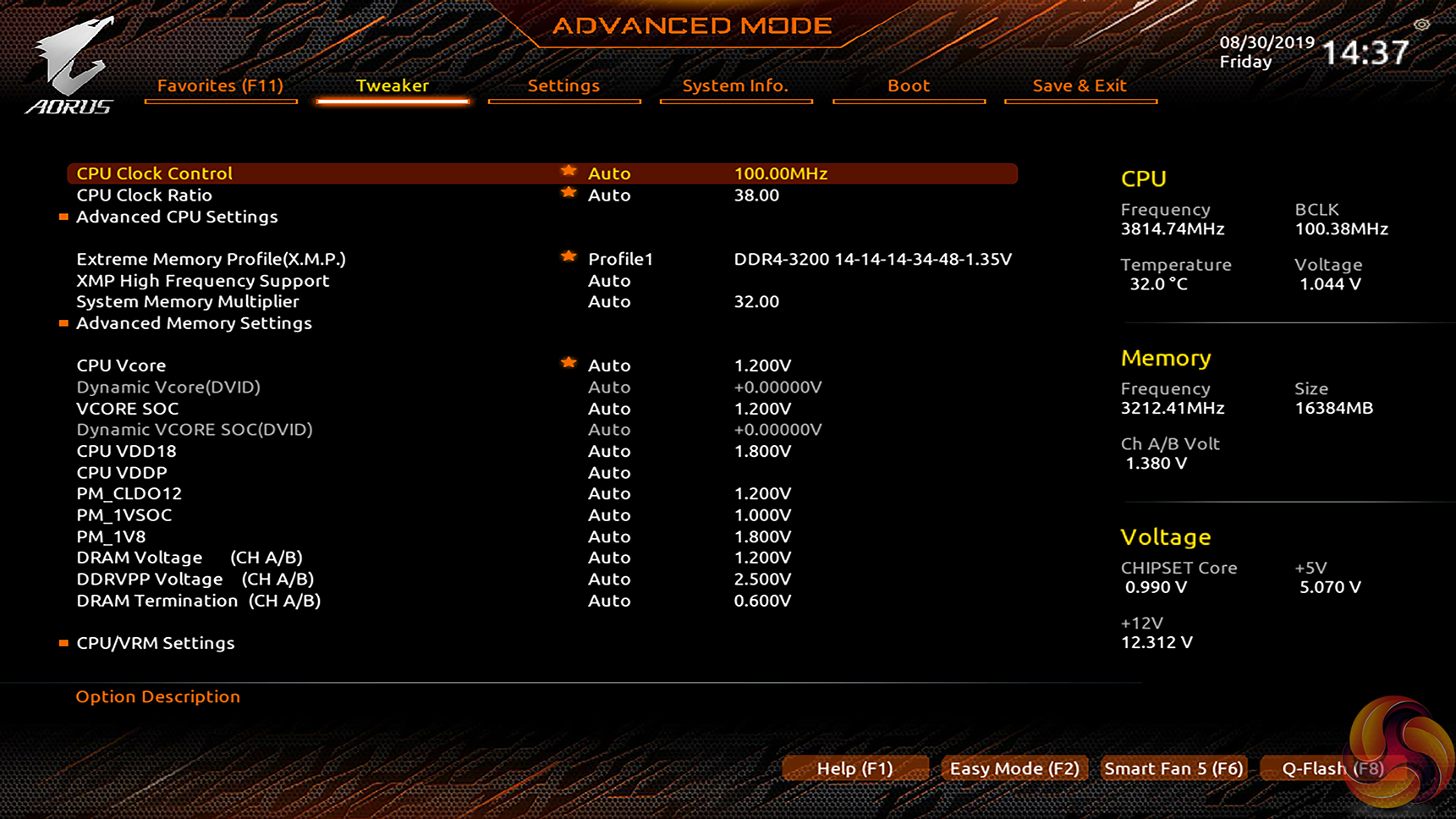
Task: Choose the VCORE SOC setting
Action: click(128, 409)
